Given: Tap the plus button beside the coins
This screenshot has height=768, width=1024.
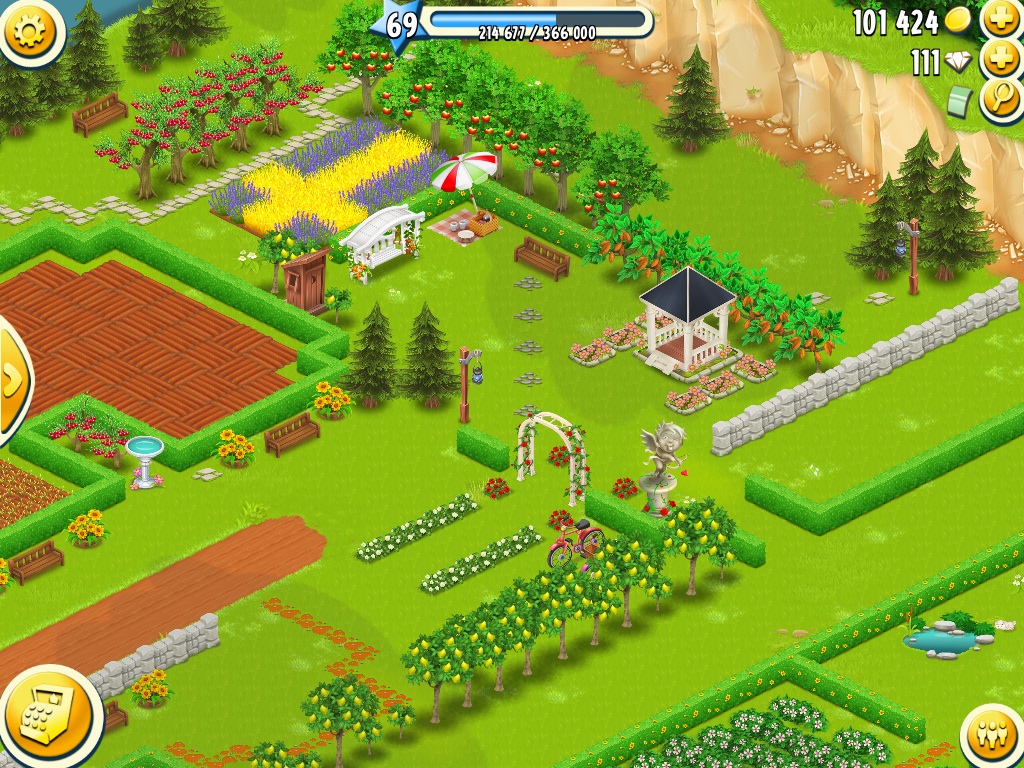Looking at the screenshot, I should [x=1000, y=19].
